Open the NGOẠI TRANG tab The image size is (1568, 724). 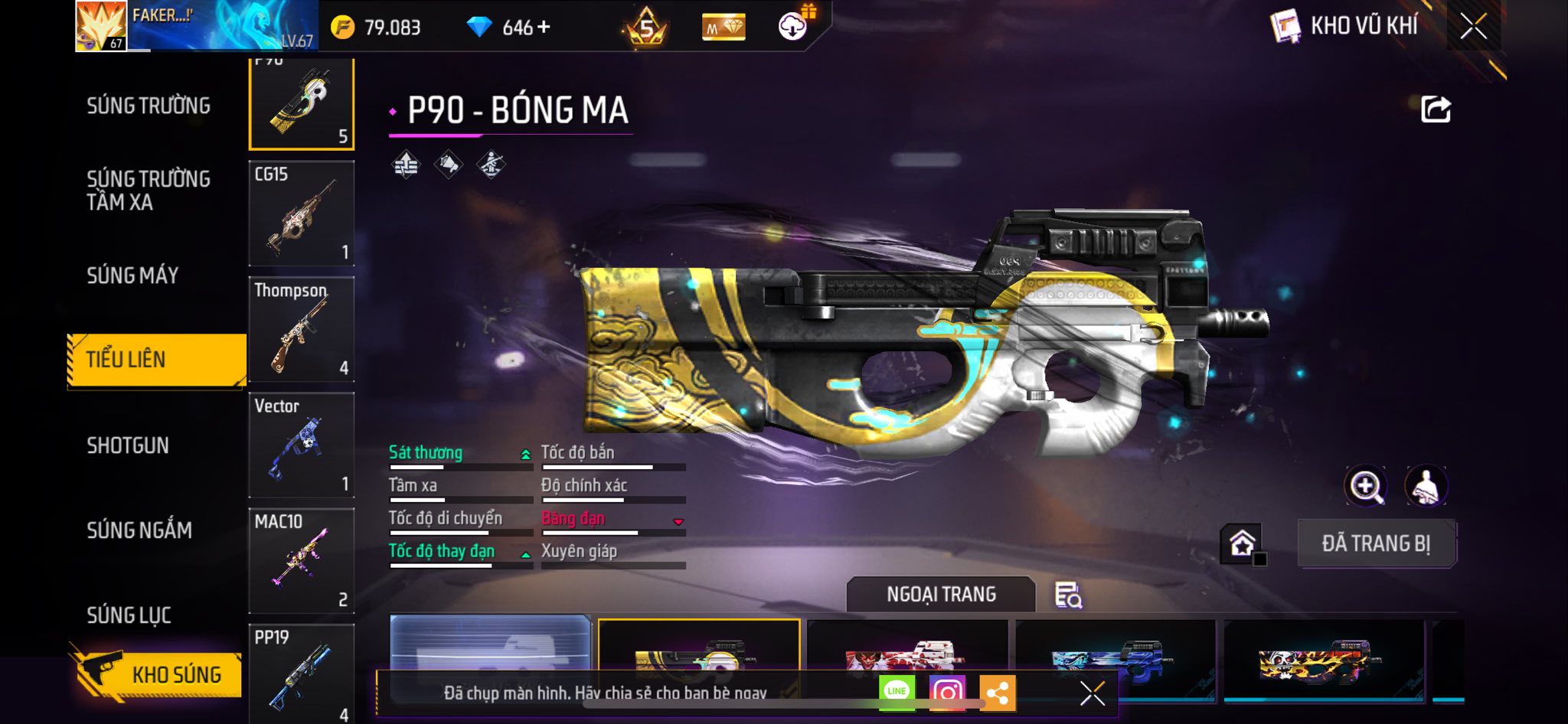tap(941, 594)
